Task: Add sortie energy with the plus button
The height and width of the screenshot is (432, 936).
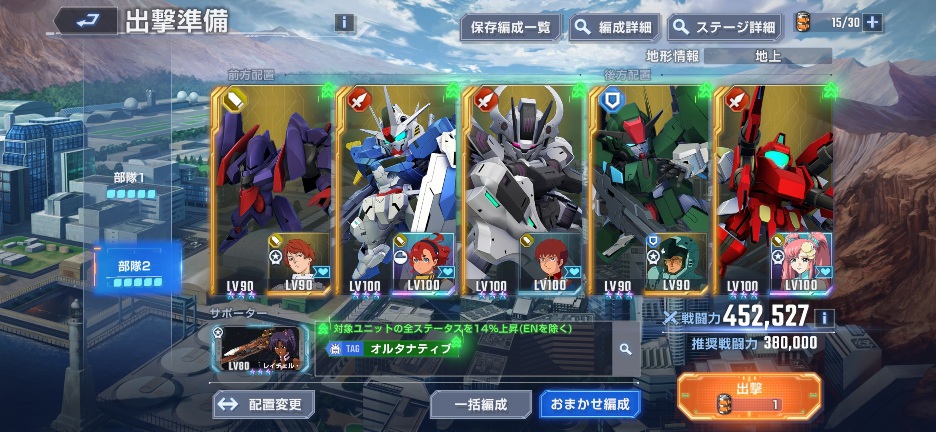Action: [x=872, y=23]
